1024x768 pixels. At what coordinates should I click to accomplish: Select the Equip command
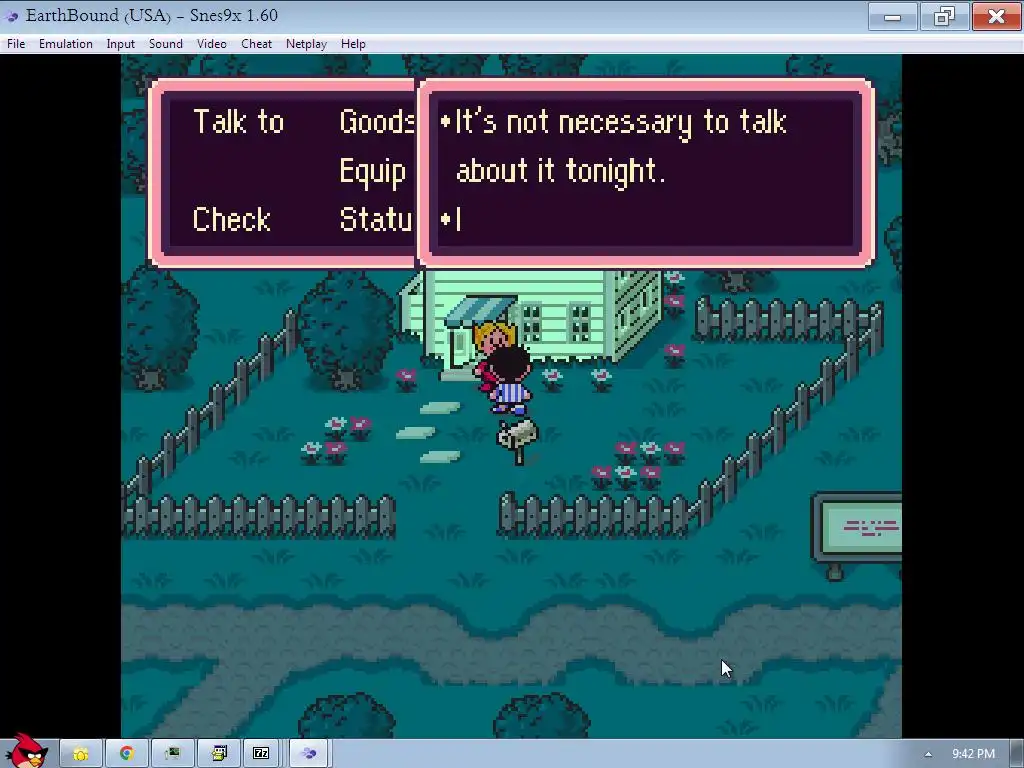[372, 172]
